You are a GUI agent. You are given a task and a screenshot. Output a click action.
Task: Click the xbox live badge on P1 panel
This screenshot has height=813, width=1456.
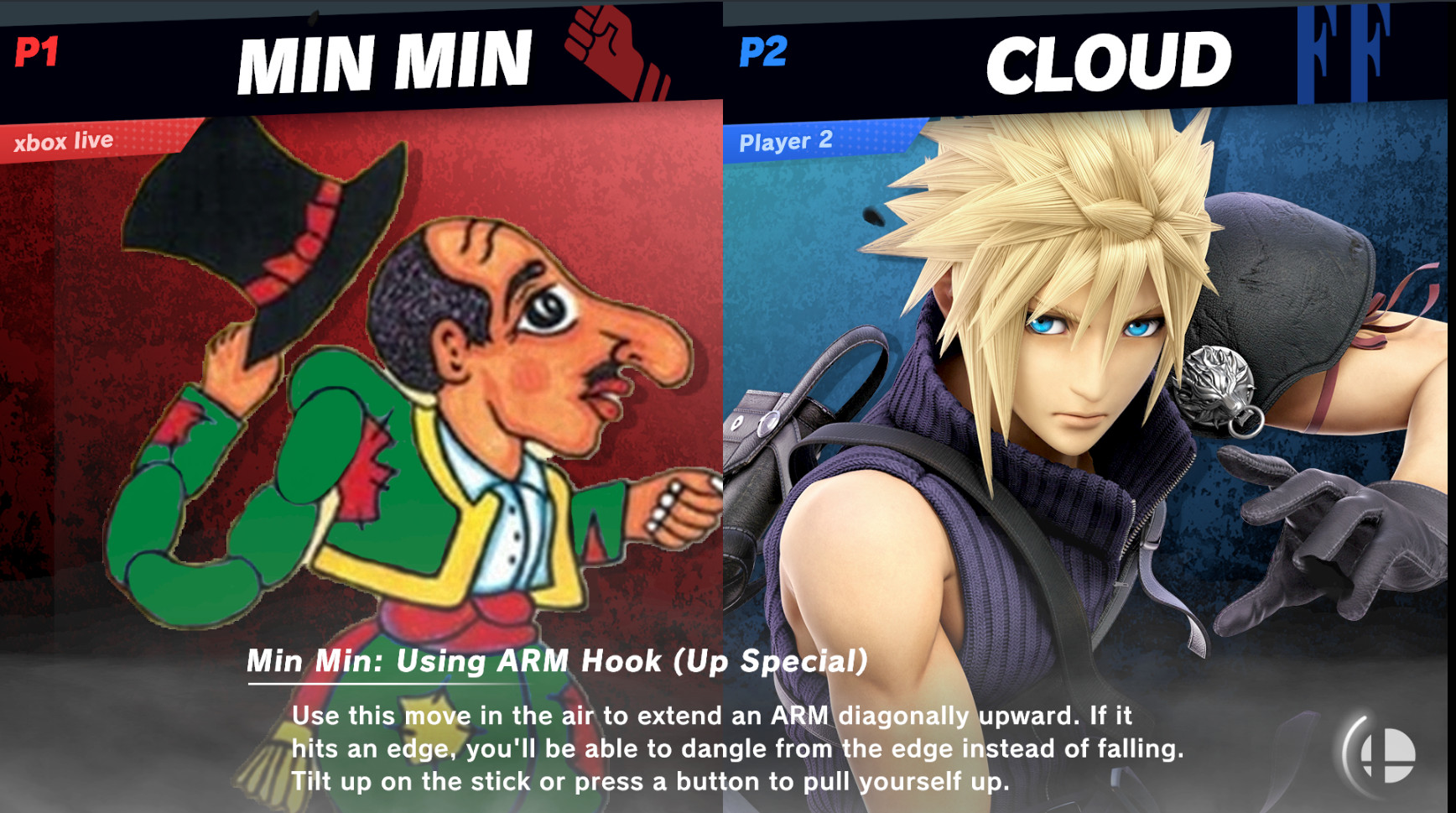[63, 141]
